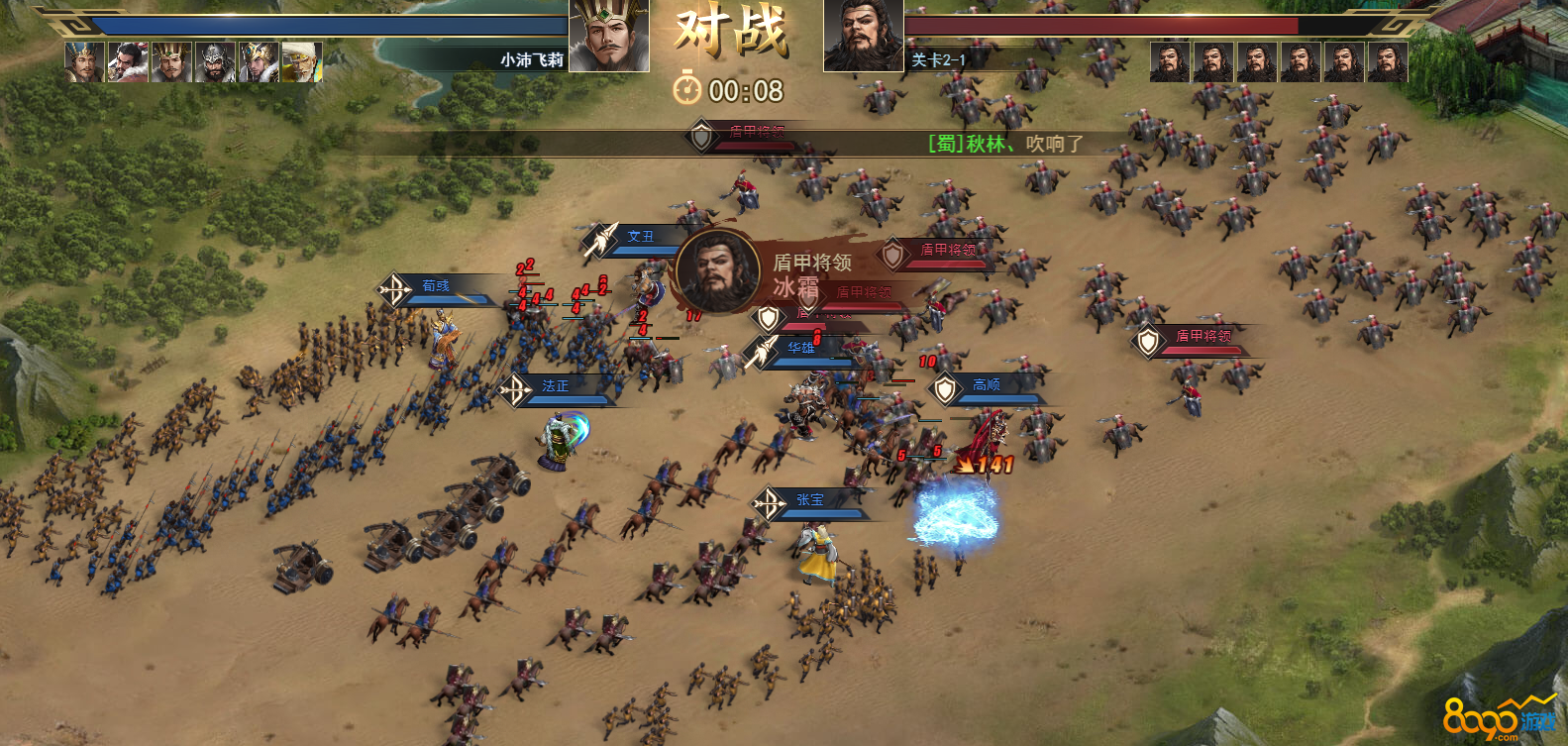Select the 文丑 unit nameplate
The width and height of the screenshot is (1568, 746).
[x=640, y=237]
